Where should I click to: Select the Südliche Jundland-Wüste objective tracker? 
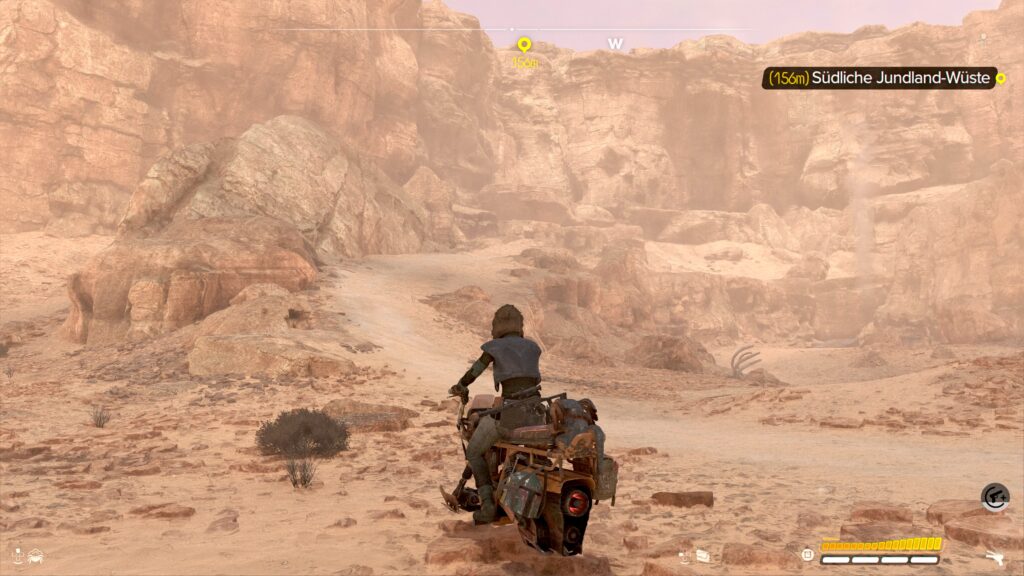pyautogui.click(x=880, y=78)
